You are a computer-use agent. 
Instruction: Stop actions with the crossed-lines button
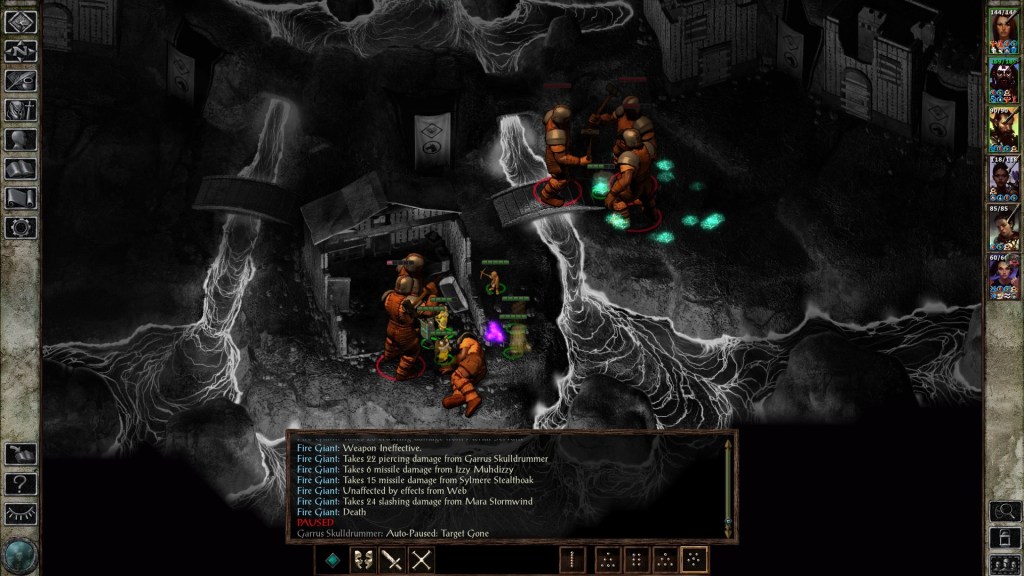tap(422, 560)
